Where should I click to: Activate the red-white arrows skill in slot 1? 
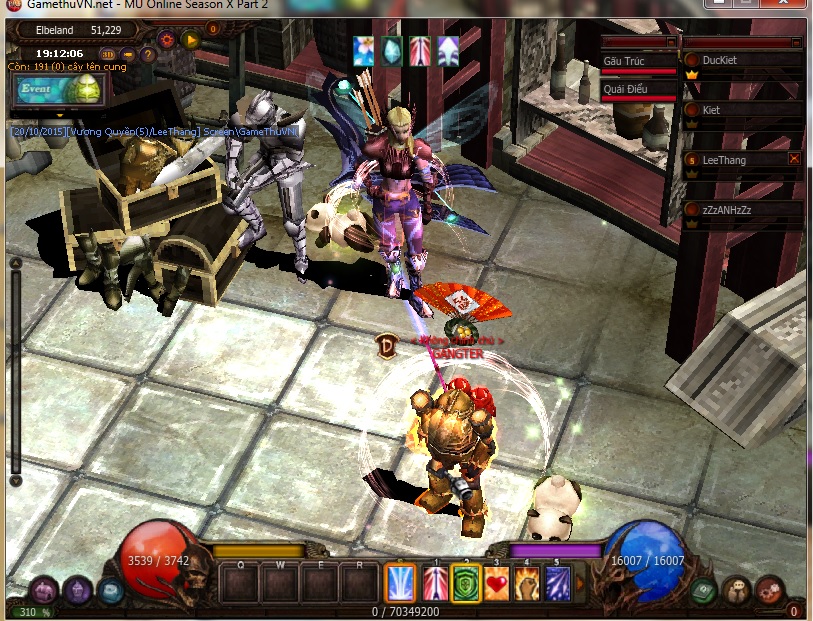point(436,582)
